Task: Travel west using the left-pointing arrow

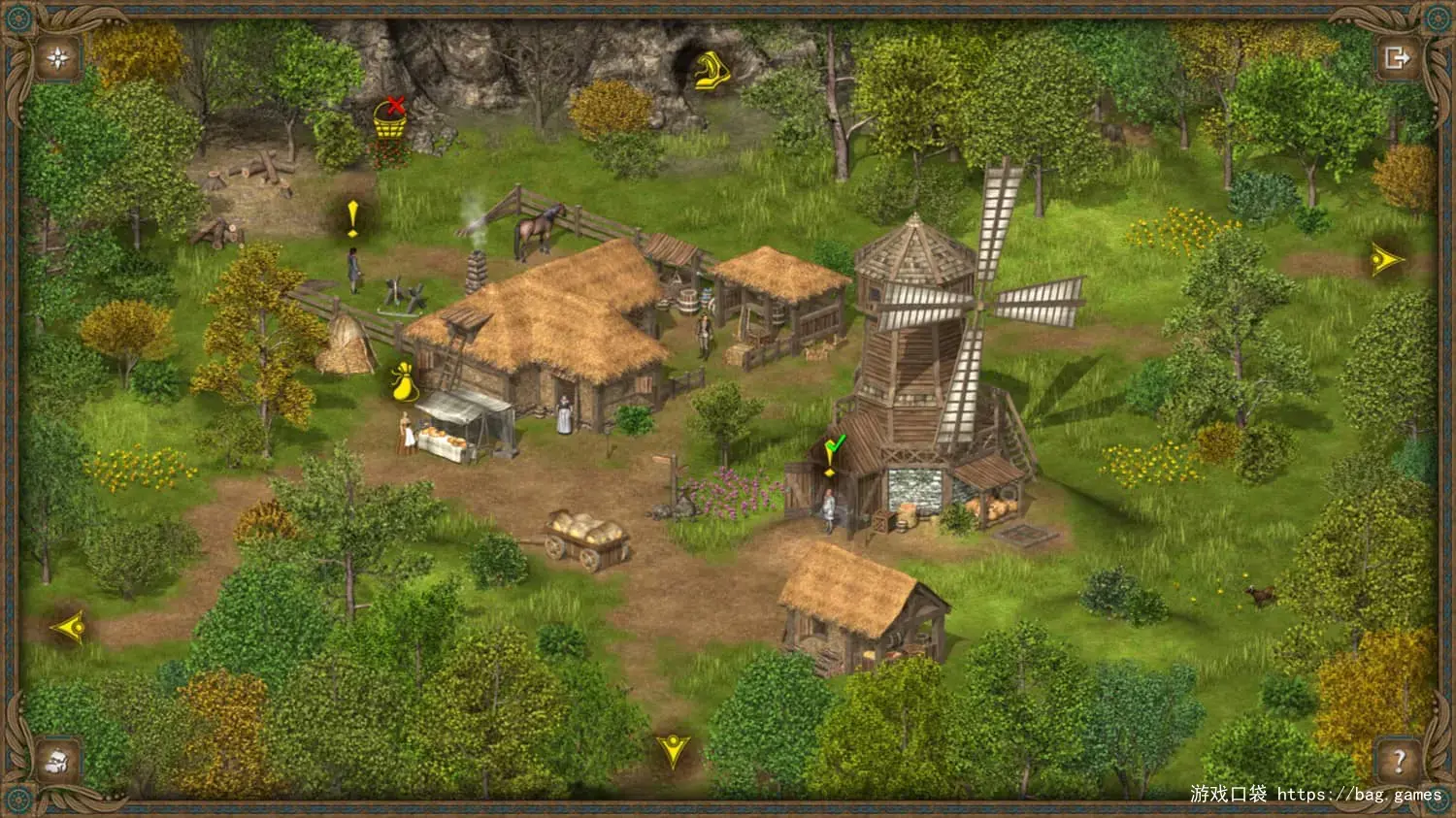Action: pyautogui.click(x=70, y=628)
